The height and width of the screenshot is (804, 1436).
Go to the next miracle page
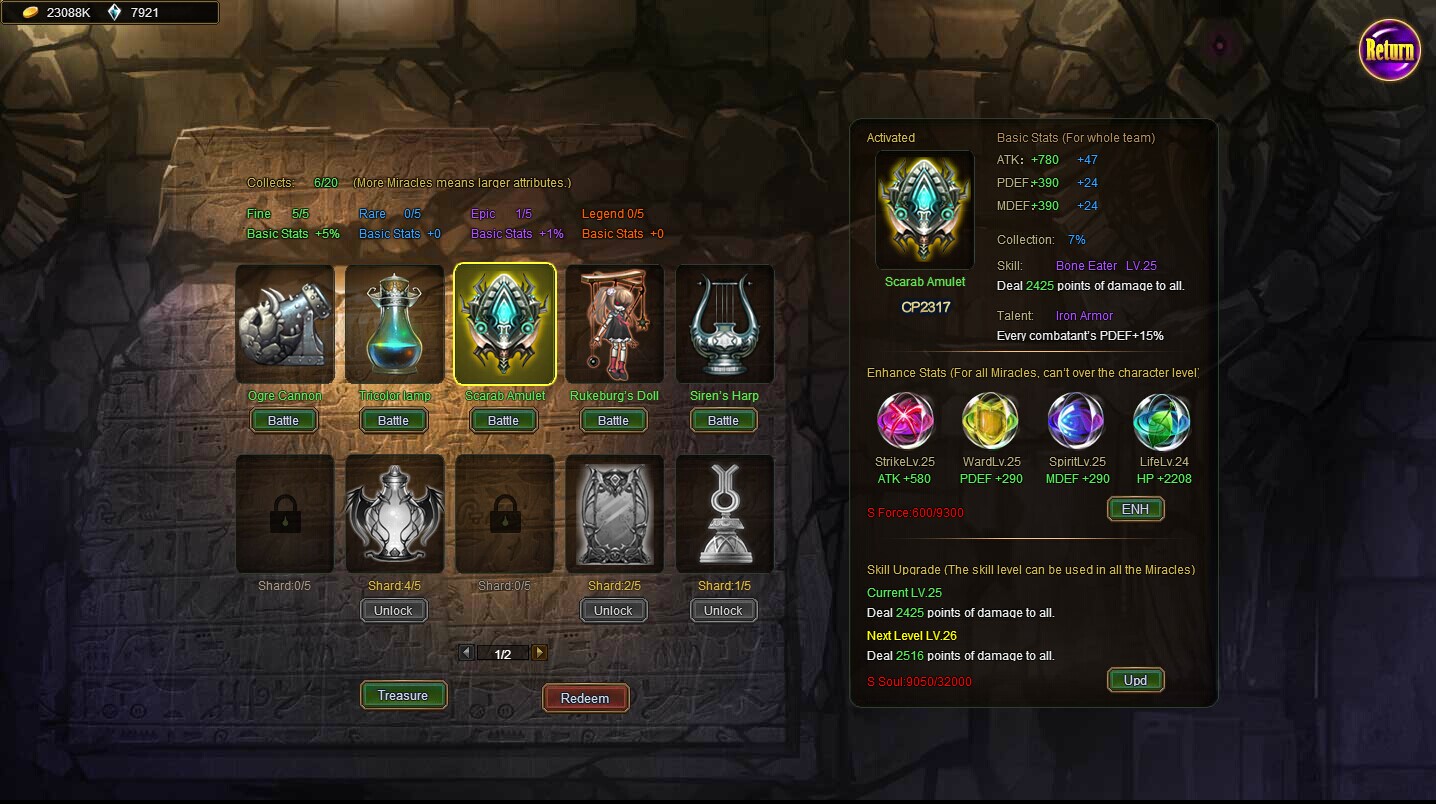pos(540,653)
